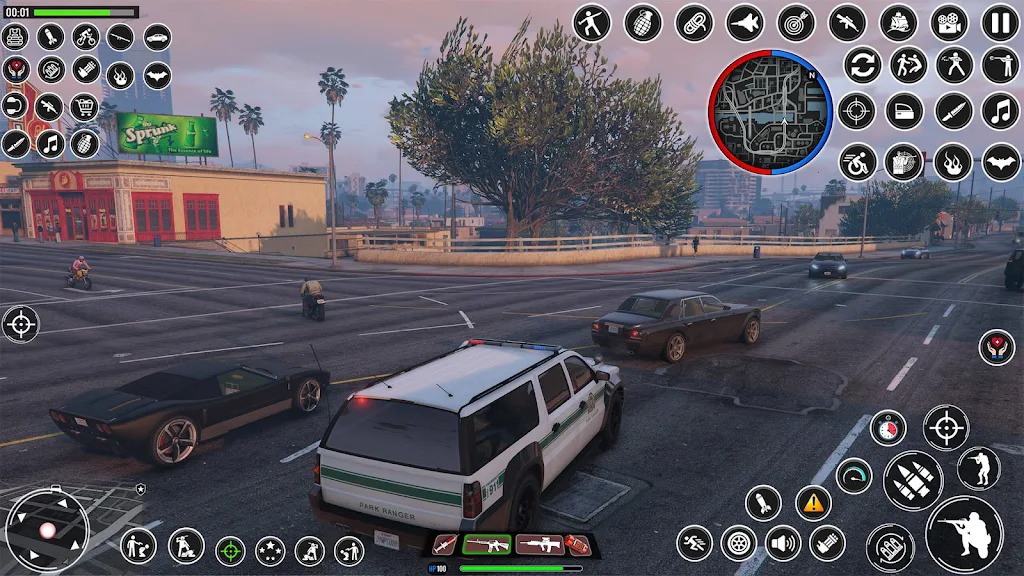This screenshot has width=1024, height=576.
Task: Toggle the loudspeaker sound button
Action: point(783,543)
